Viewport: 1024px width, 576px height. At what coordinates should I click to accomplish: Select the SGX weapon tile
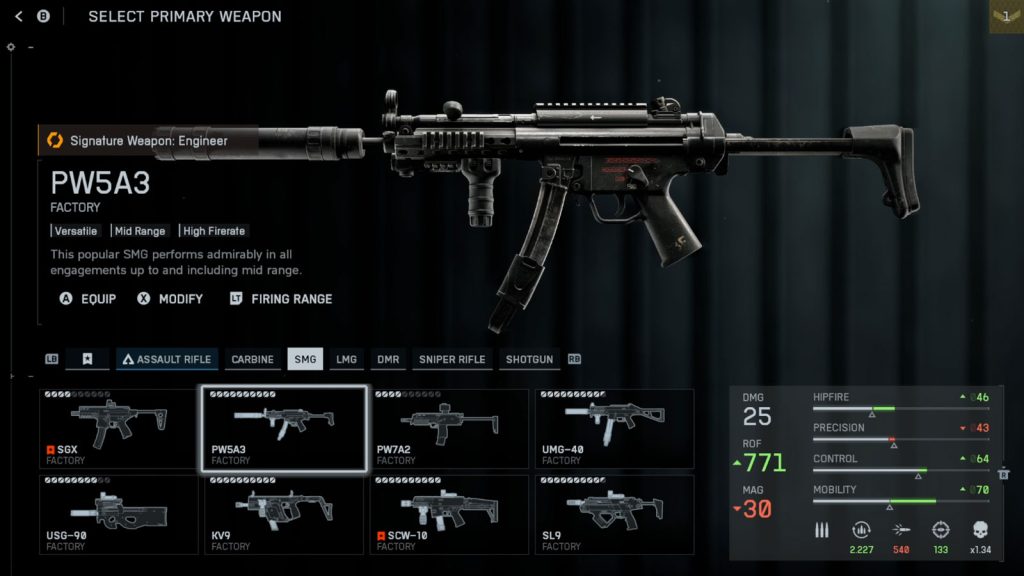pos(119,429)
